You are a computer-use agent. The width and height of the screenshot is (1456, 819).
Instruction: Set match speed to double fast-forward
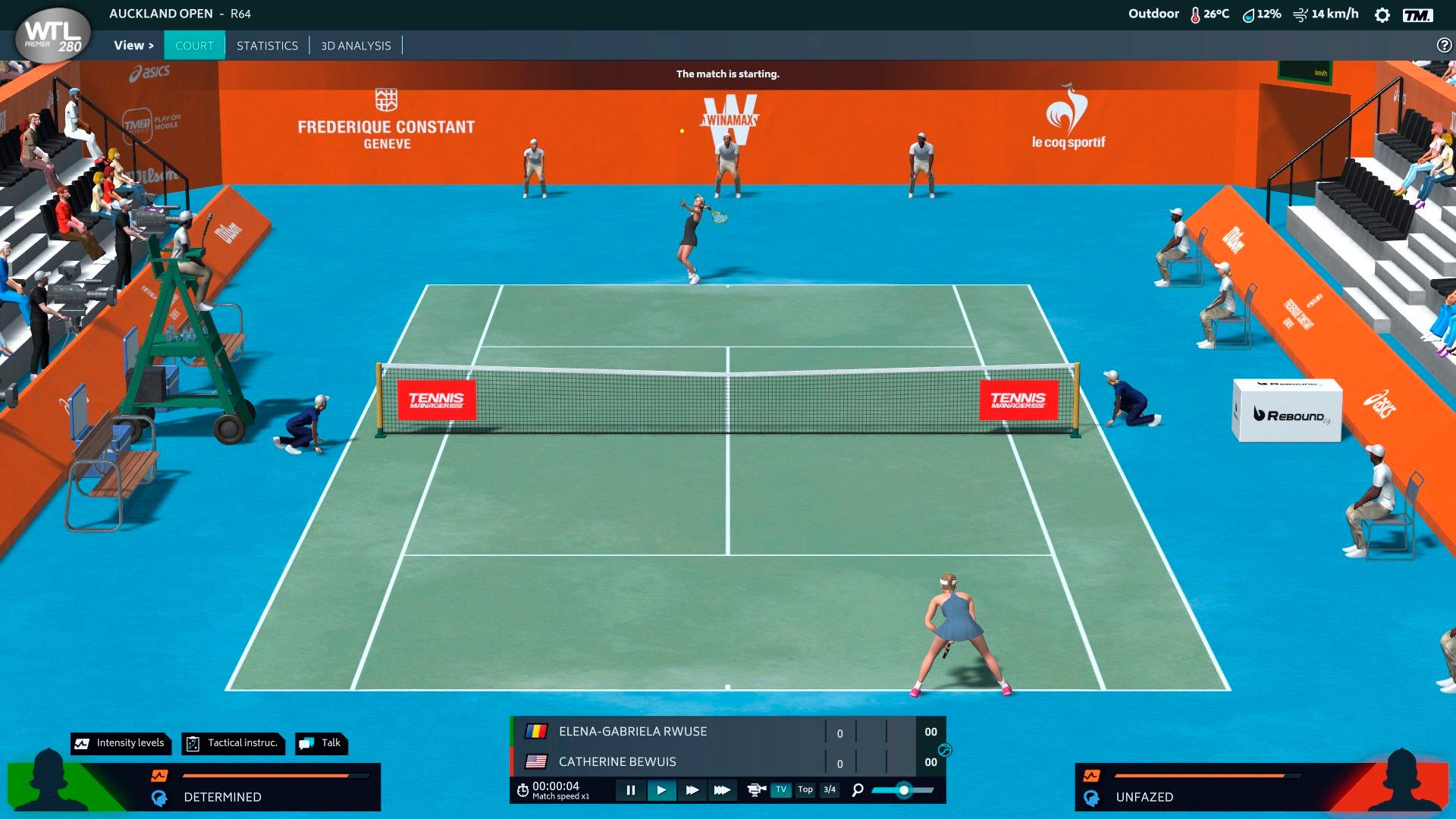tap(692, 790)
